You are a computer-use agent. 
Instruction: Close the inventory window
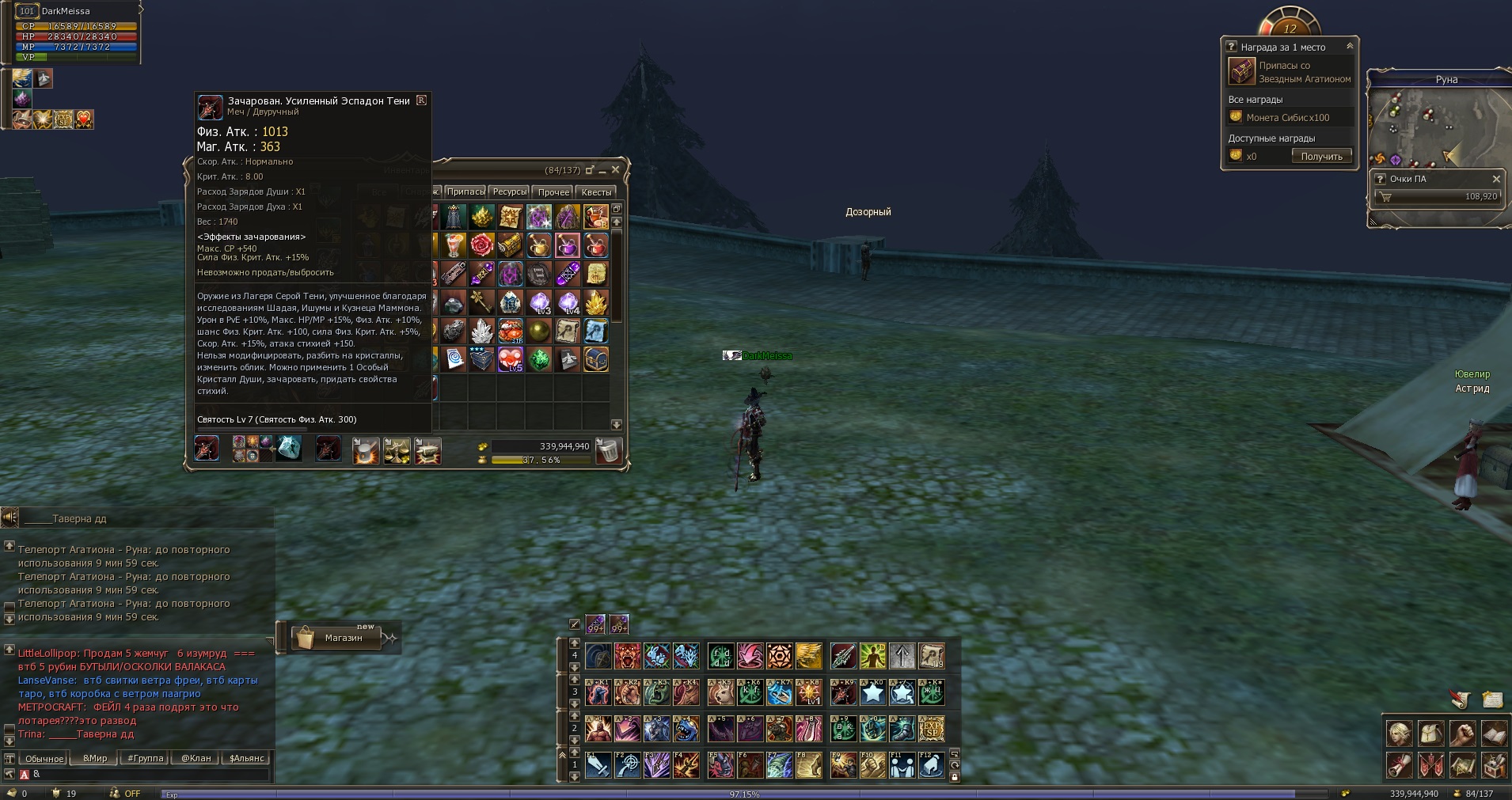pos(615,170)
